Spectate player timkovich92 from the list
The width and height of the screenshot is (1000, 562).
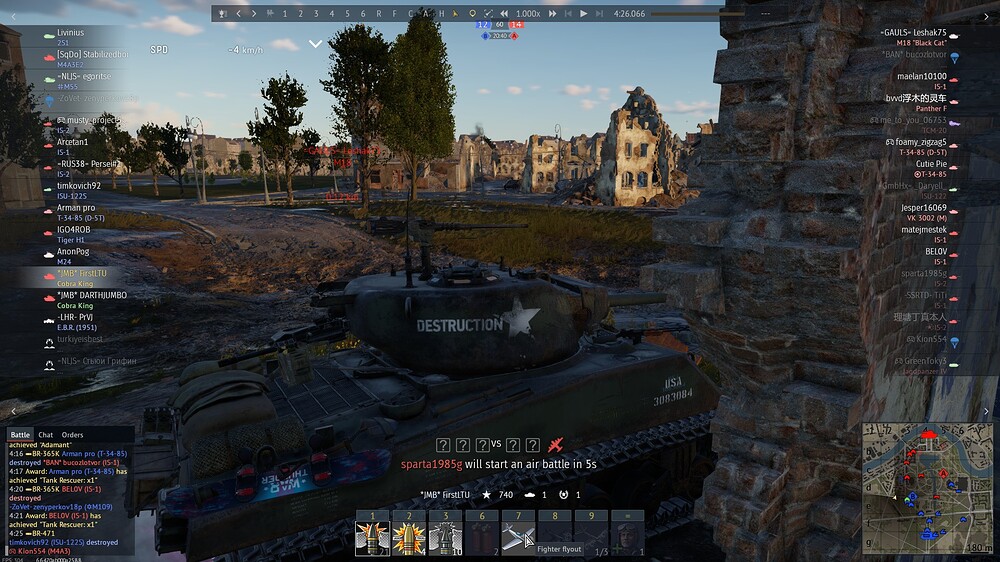[79, 185]
